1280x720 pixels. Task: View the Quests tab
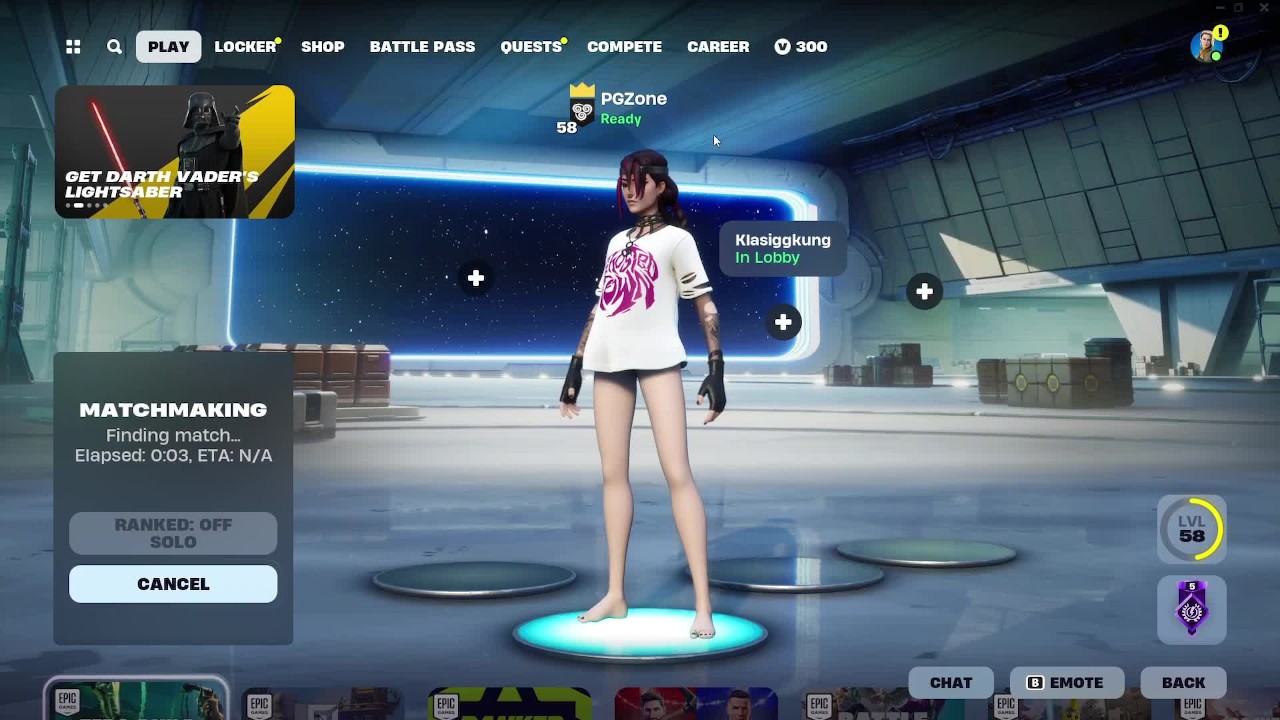click(x=531, y=47)
